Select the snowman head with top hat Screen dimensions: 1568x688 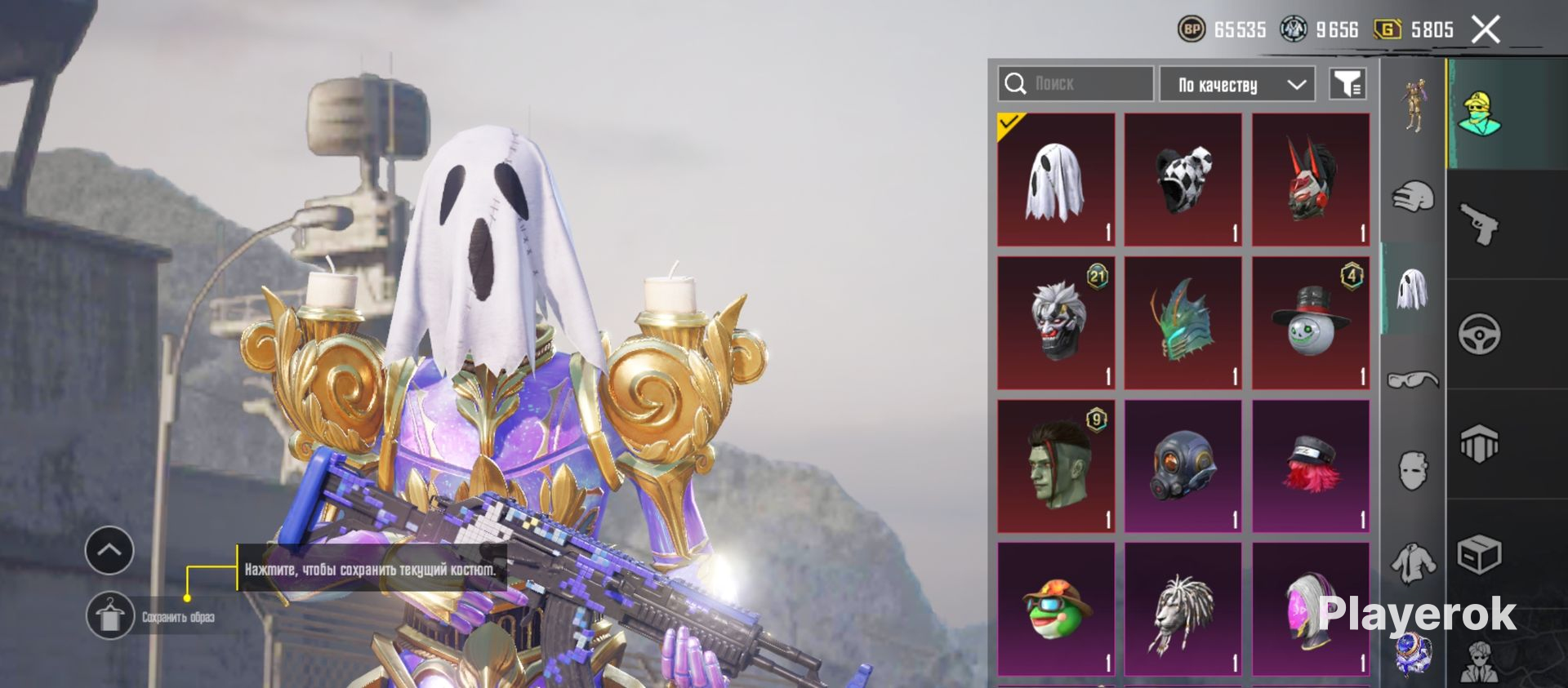(x=1311, y=323)
